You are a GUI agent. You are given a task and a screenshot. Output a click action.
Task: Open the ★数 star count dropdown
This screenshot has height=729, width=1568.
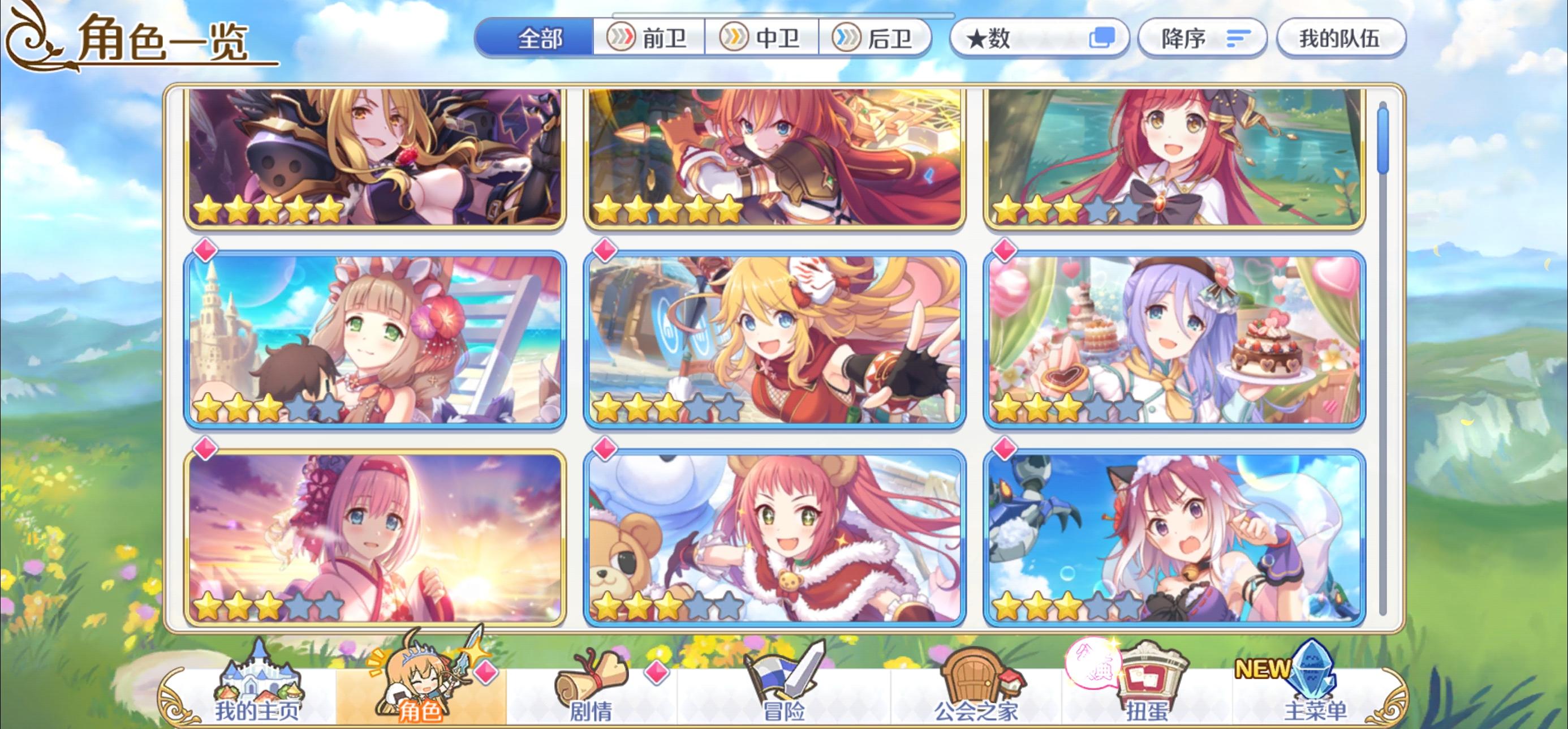[x=1035, y=38]
